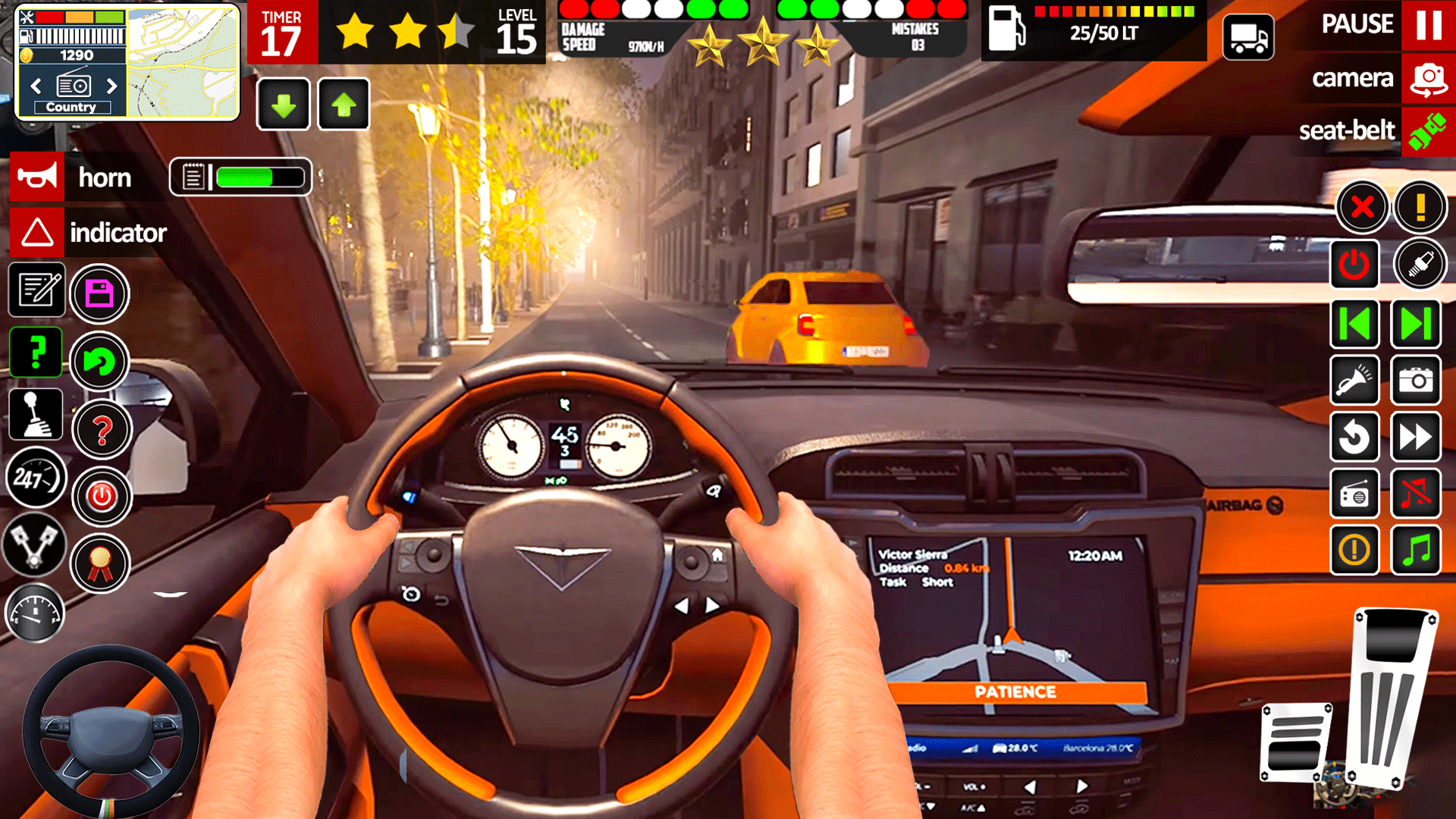Toggle the seat-belt on
This screenshot has height=819, width=1456.
click(1429, 130)
